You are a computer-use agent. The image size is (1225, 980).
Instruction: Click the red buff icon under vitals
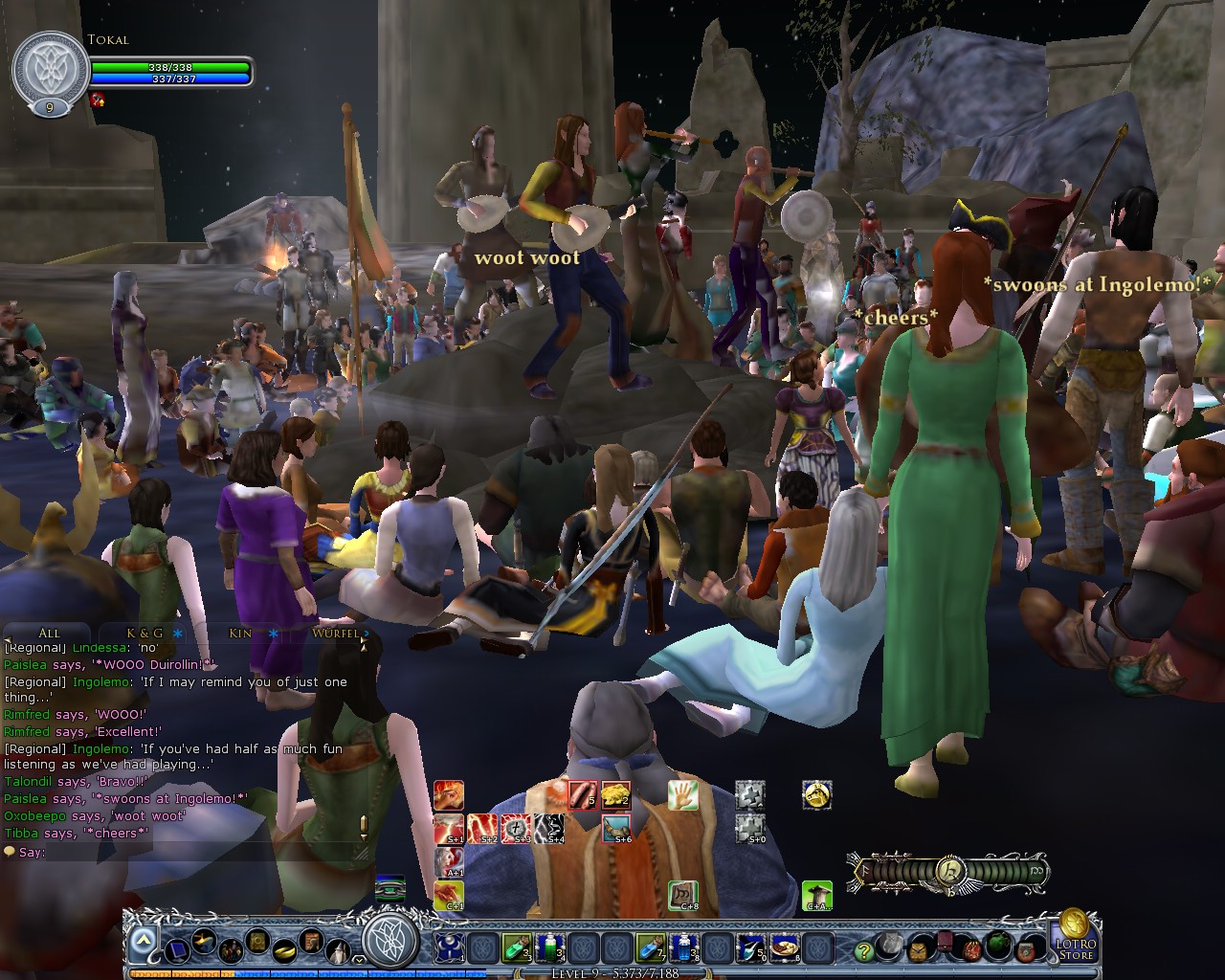[97, 100]
